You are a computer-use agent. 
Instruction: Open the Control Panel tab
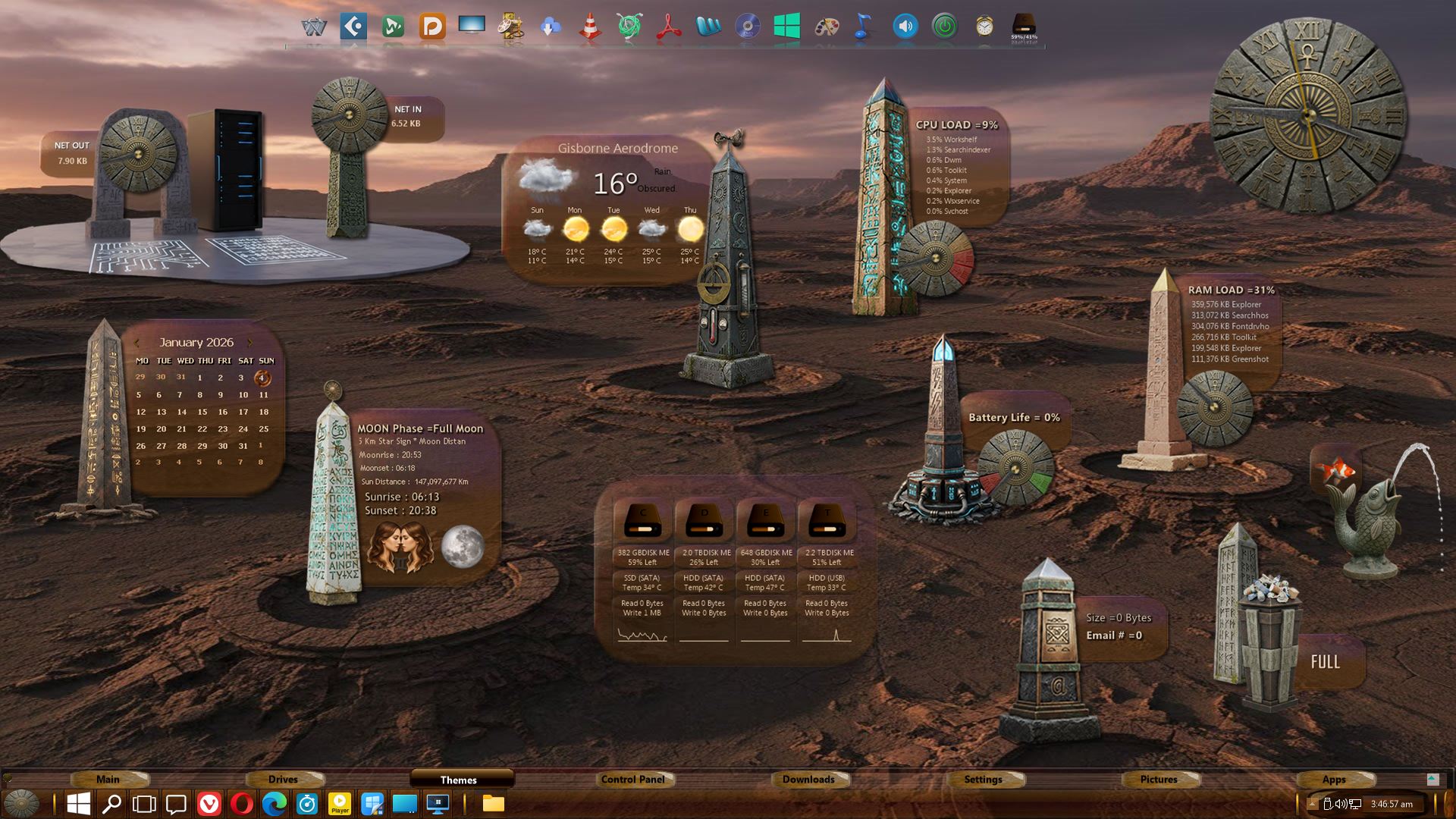pyautogui.click(x=632, y=779)
